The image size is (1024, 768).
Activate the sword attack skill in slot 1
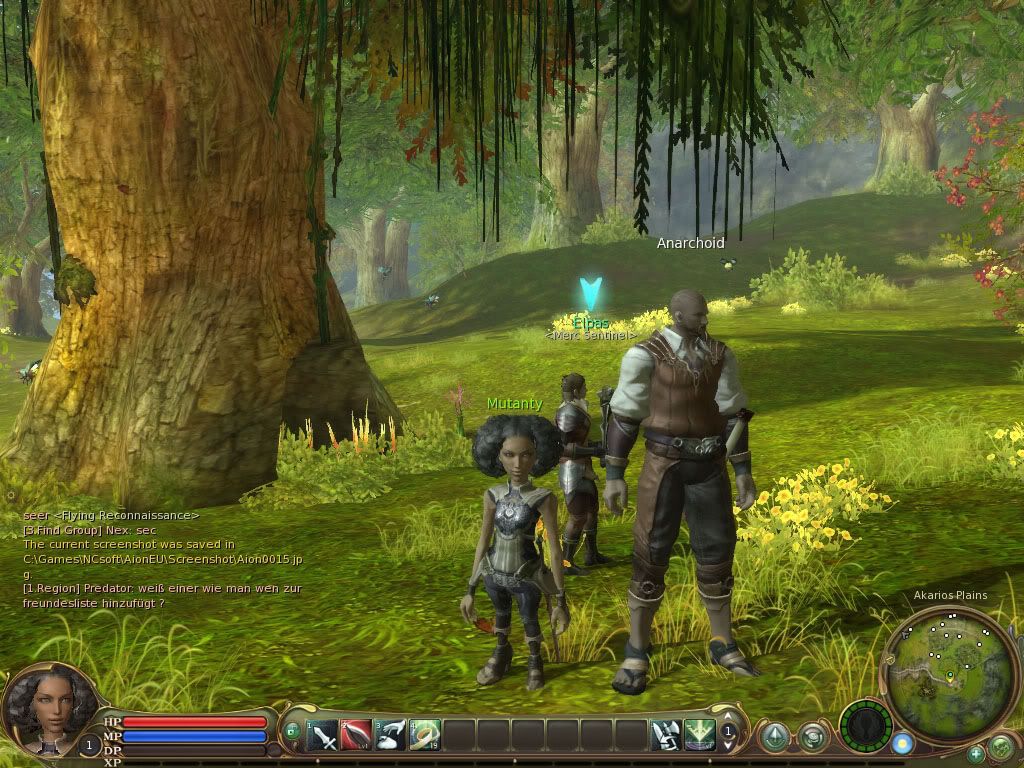323,737
